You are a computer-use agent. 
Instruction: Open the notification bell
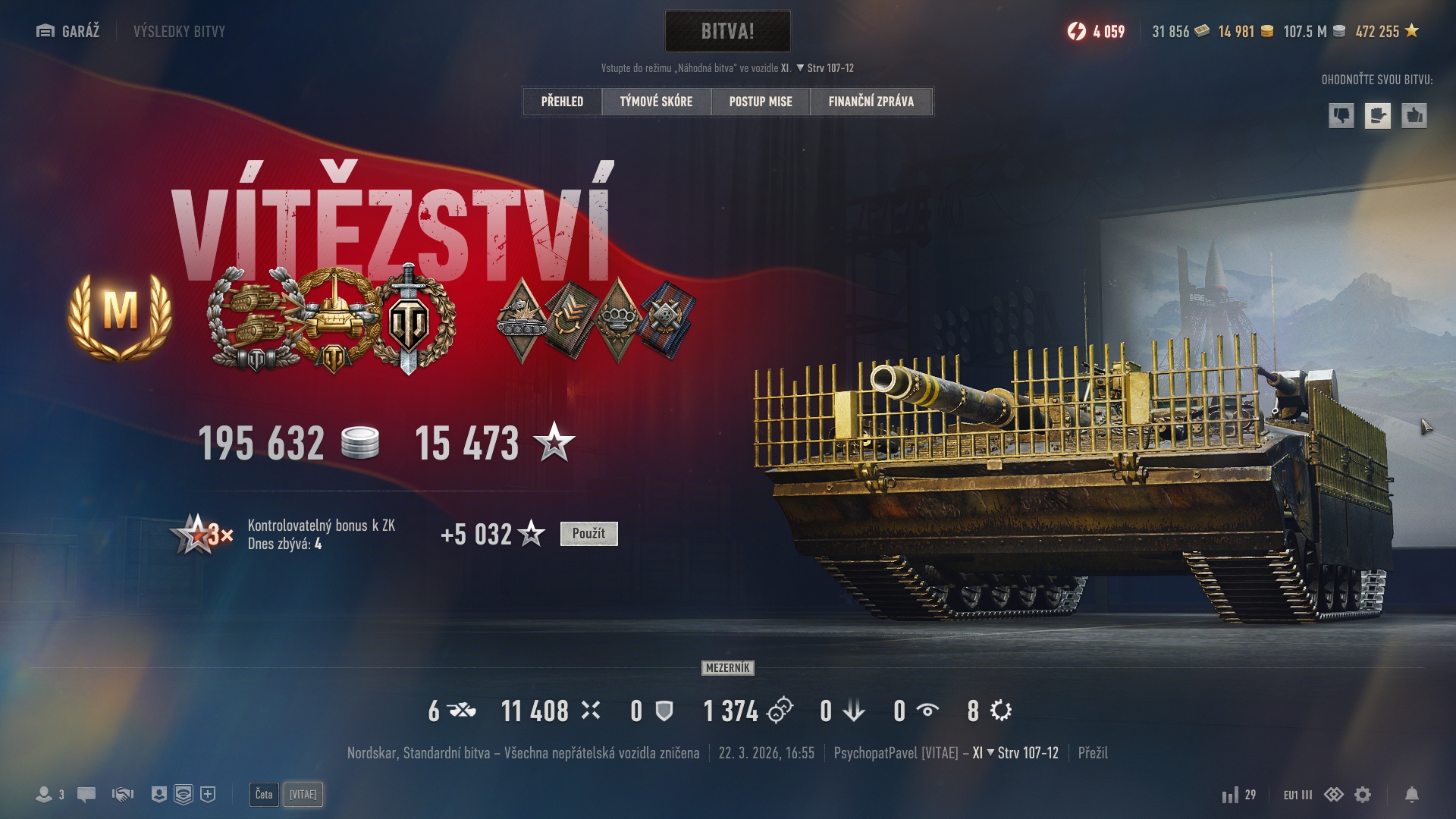pos(1411,795)
